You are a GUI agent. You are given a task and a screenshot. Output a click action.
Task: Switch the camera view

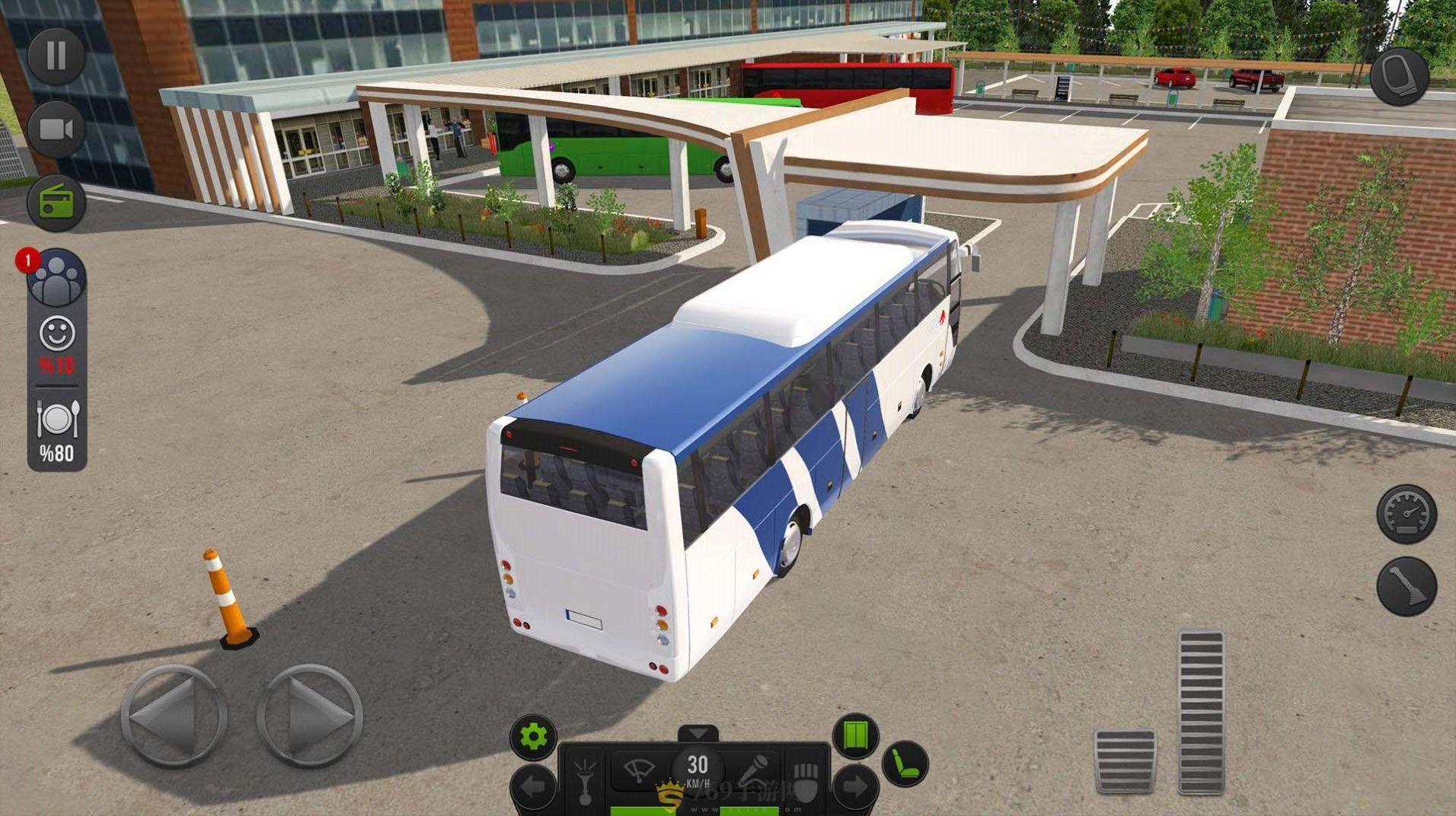click(x=56, y=129)
